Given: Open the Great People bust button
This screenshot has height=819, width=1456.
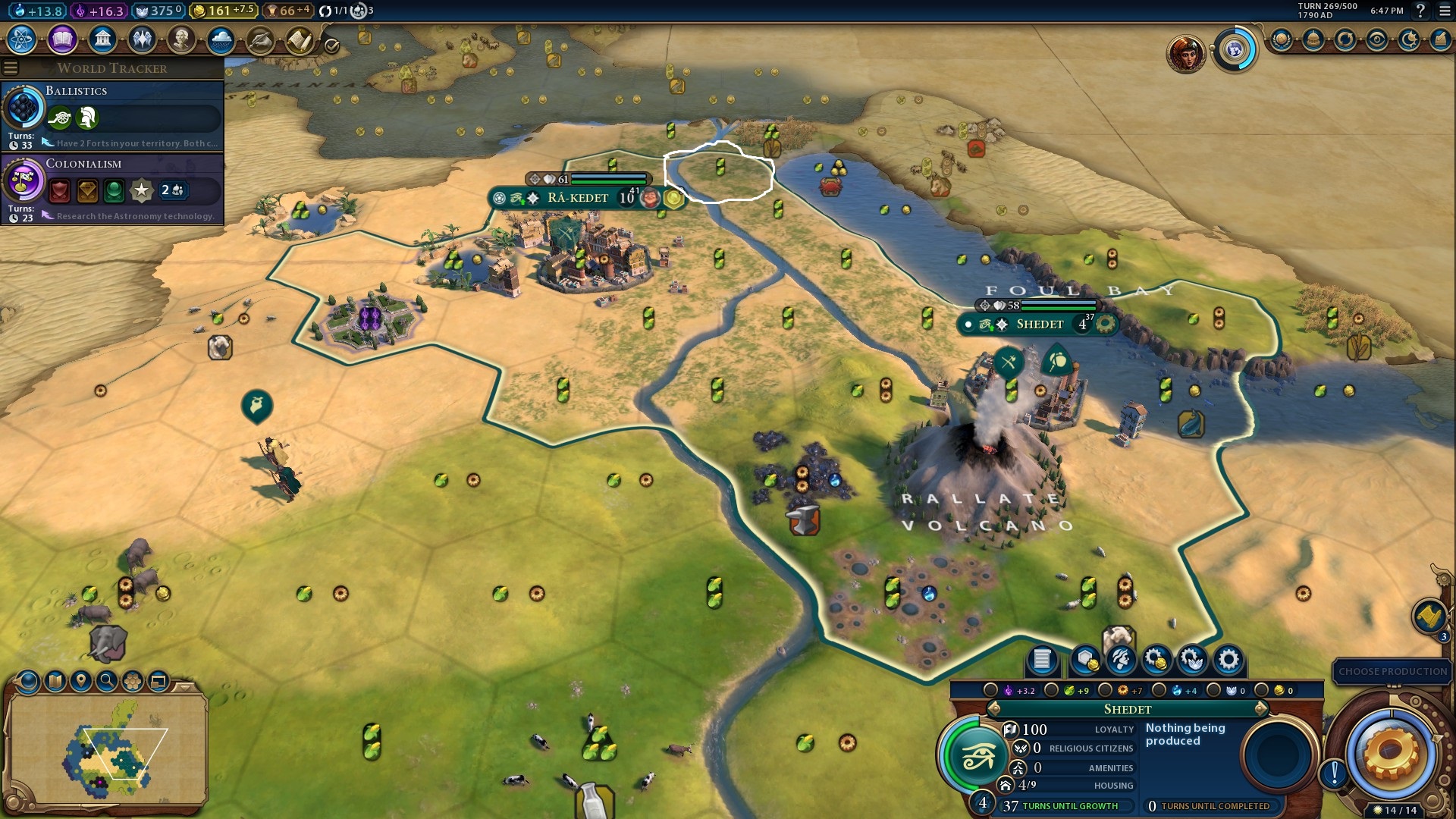Looking at the screenshot, I should click(x=181, y=39).
